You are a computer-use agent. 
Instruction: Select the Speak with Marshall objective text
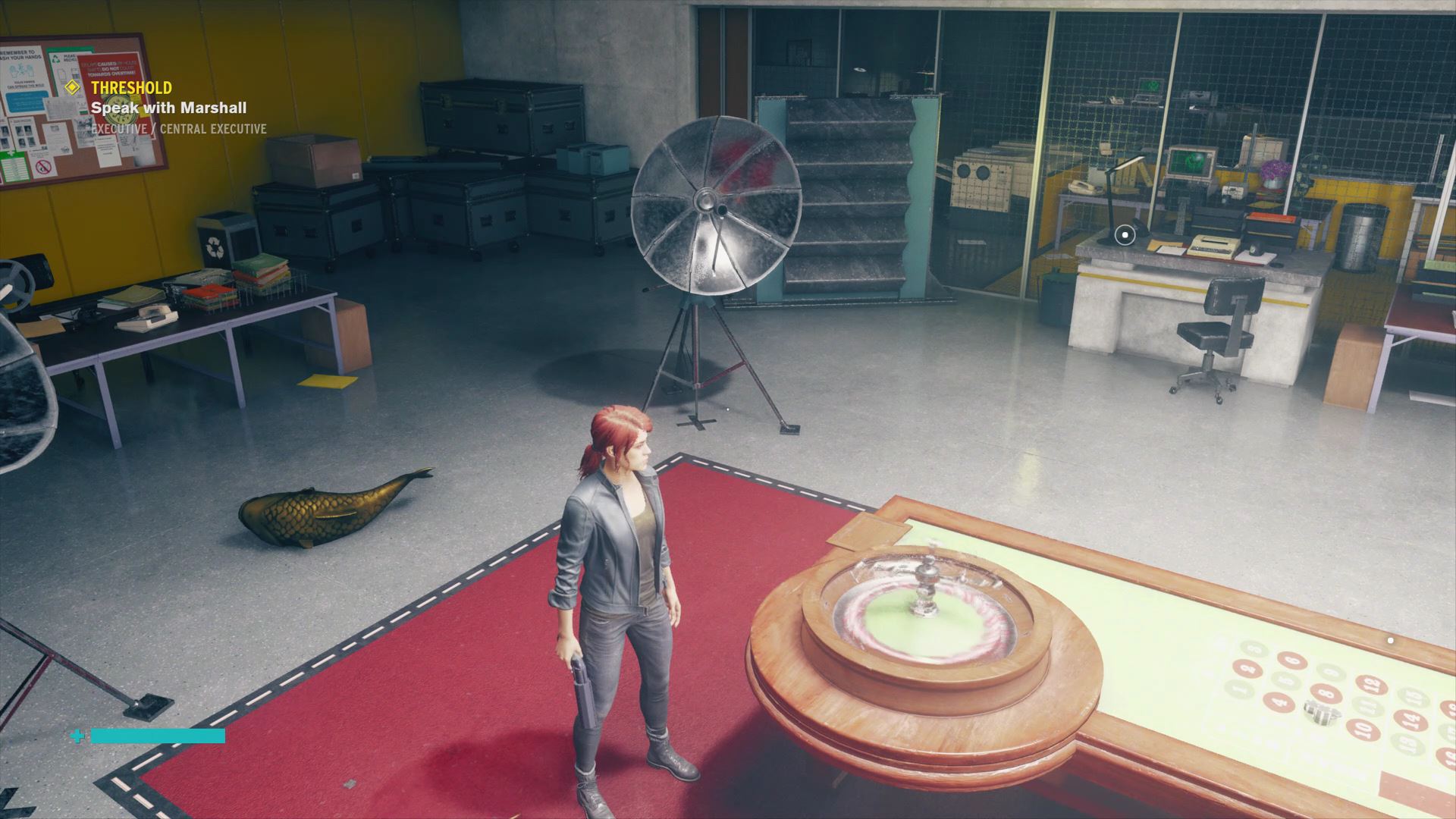(168, 108)
